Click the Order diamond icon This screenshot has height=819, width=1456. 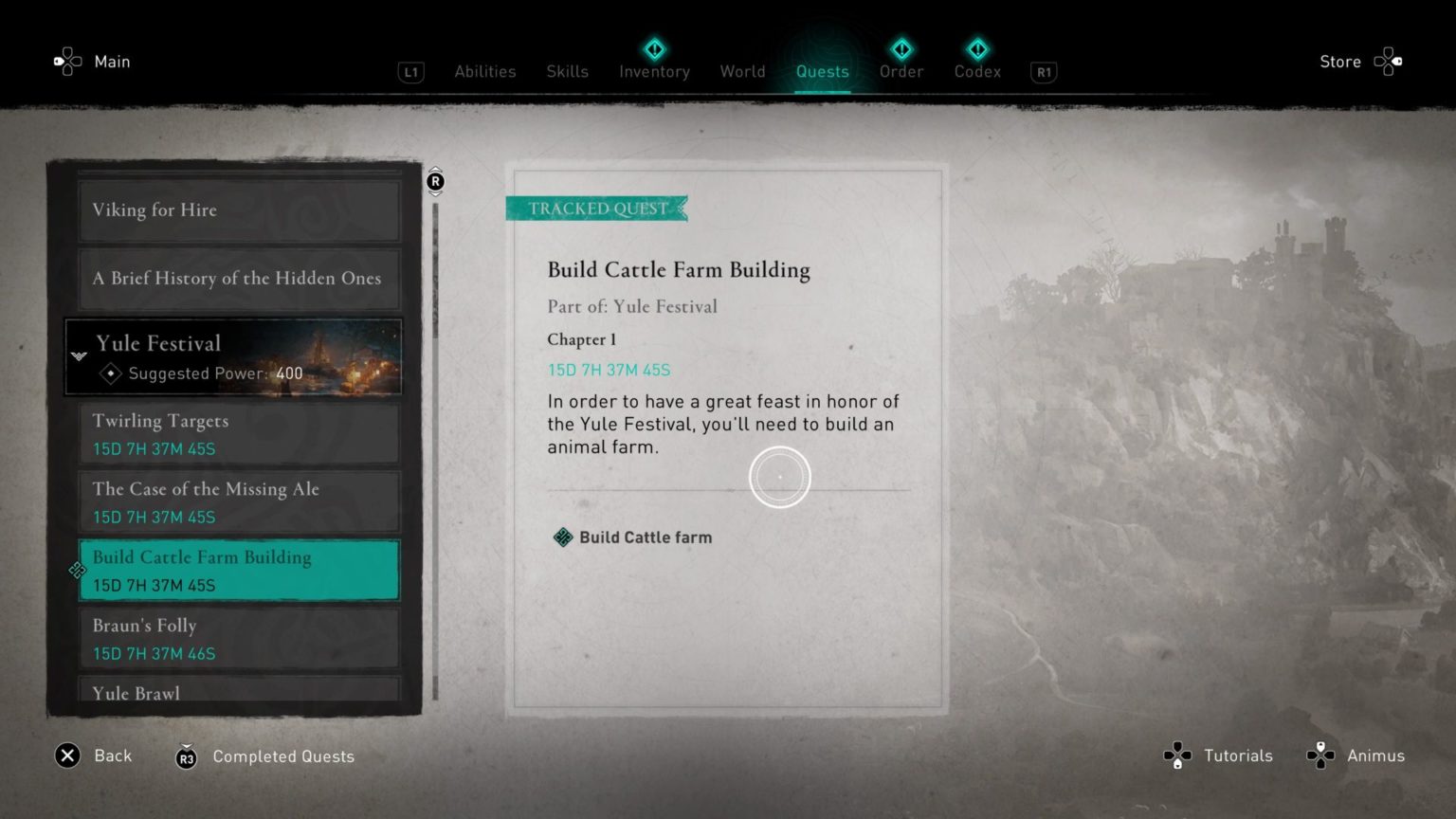tap(901, 49)
